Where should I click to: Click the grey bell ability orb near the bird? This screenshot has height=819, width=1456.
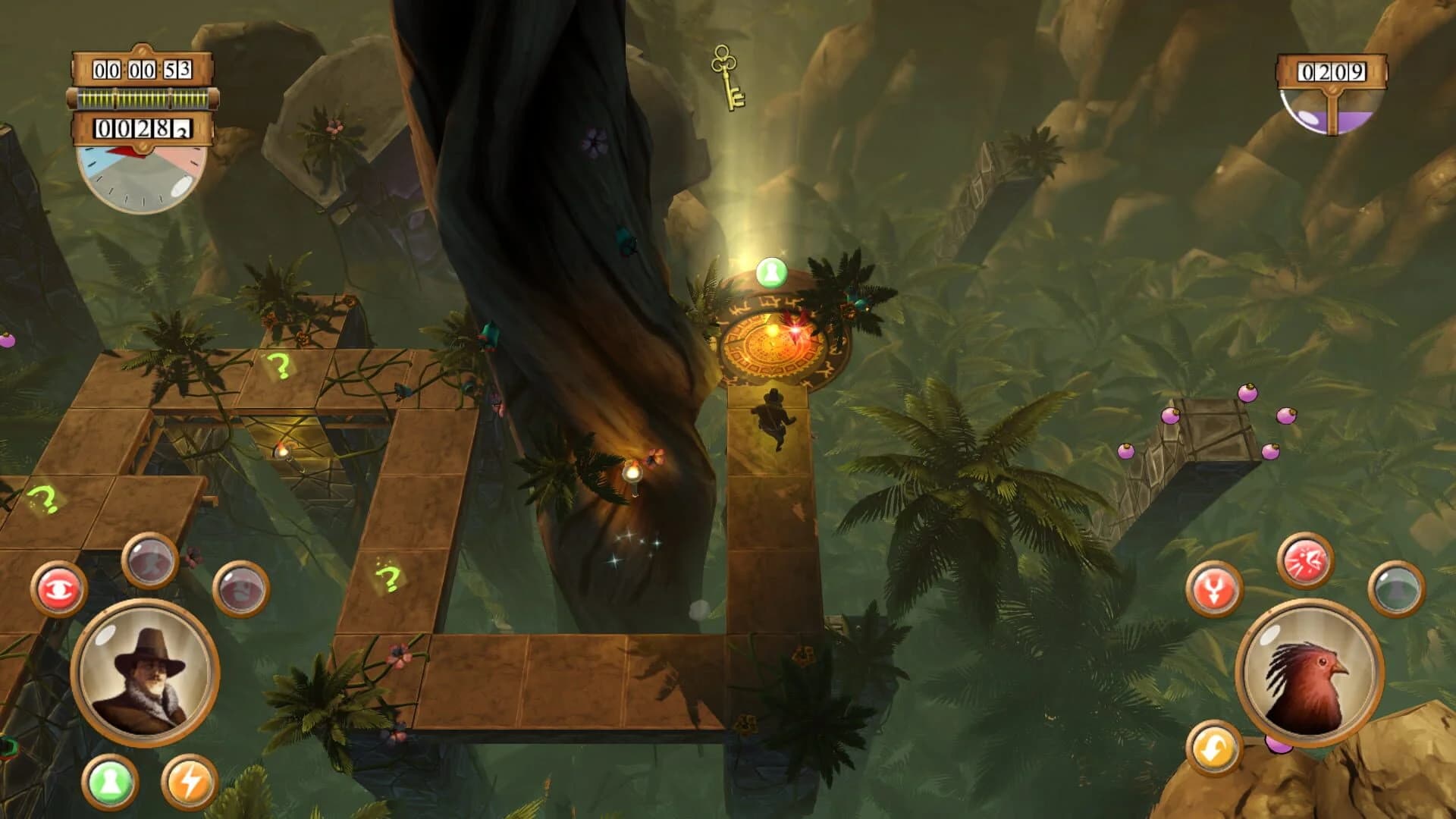point(1395,590)
